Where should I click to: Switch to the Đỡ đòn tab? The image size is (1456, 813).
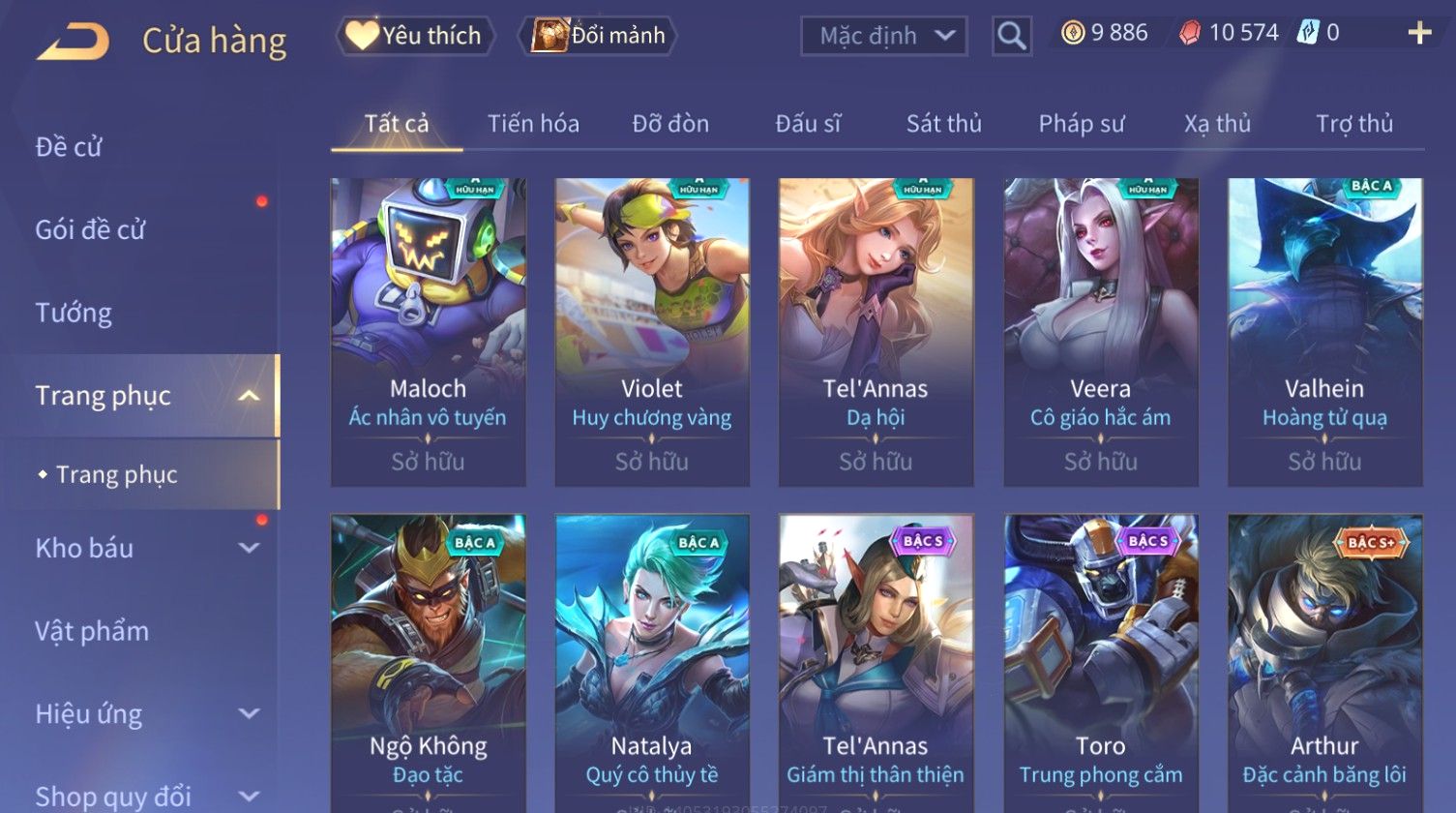point(670,124)
